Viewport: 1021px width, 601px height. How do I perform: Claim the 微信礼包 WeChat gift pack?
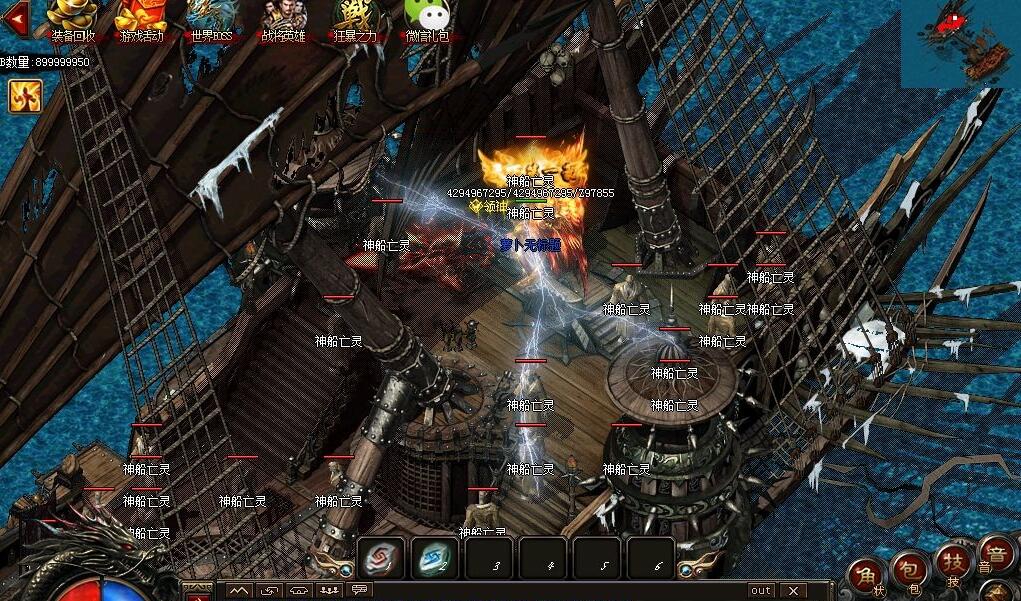coord(425,20)
